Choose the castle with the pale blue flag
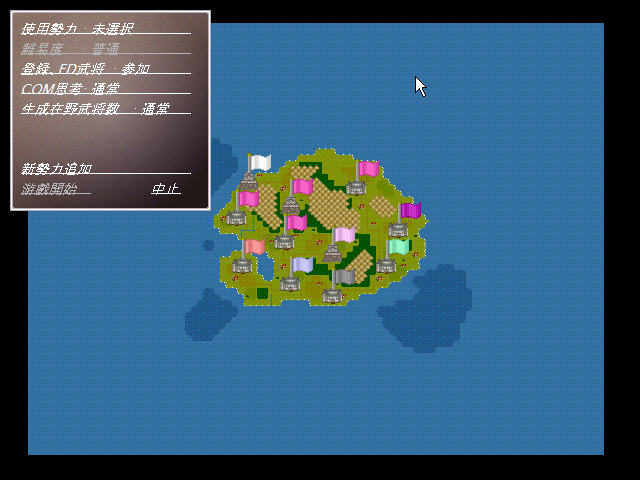 pyautogui.click(x=291, y=283)
